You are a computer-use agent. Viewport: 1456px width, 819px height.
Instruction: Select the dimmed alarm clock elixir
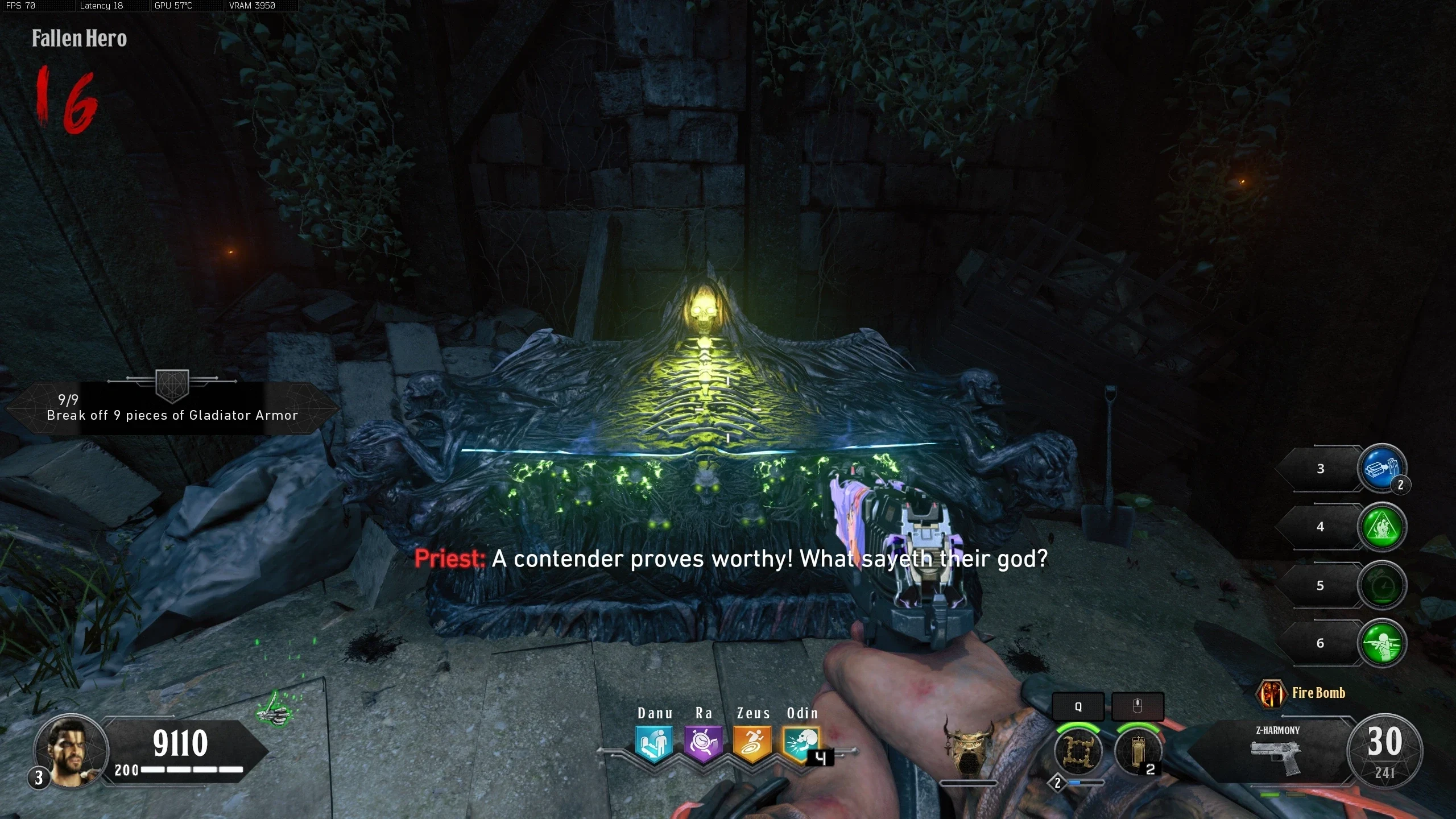[x=1382, y=585]
